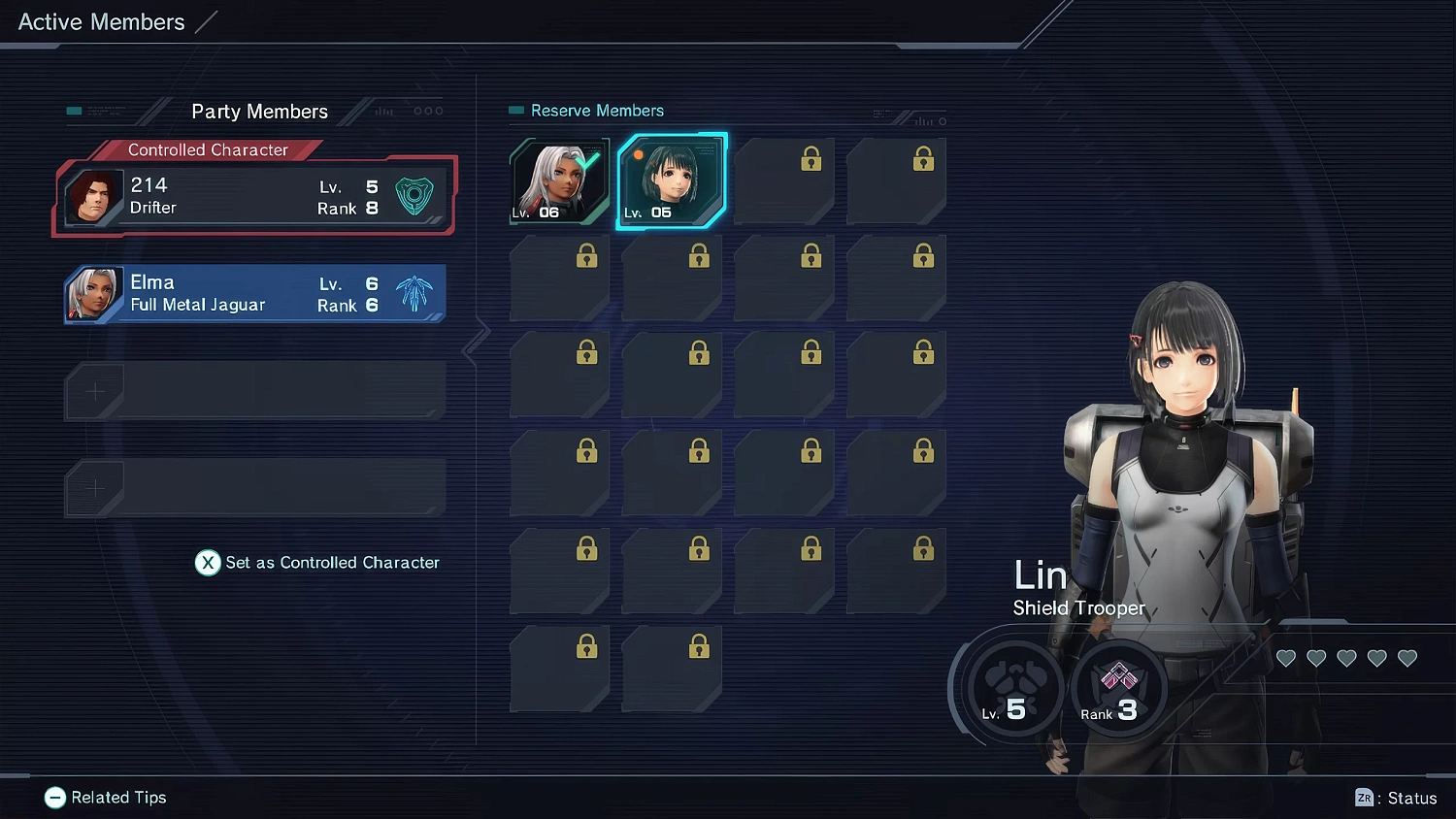Expand the first empty party member slot
The height and width of the screenshot is (819, 1456).
coord(254,390)
